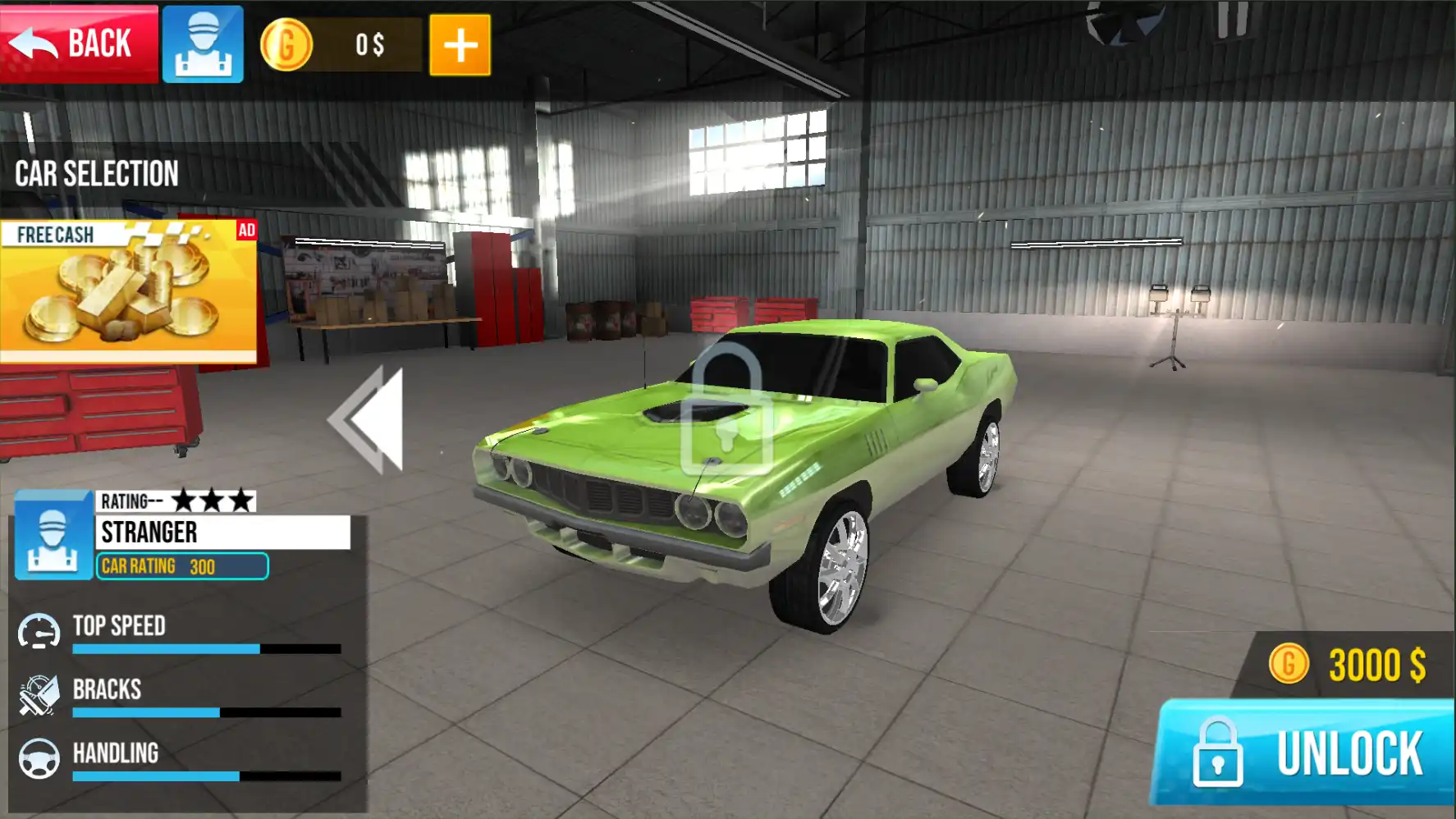Show the previous car with the left arrow
1456x819 pixels.
[x=369, y=419]
